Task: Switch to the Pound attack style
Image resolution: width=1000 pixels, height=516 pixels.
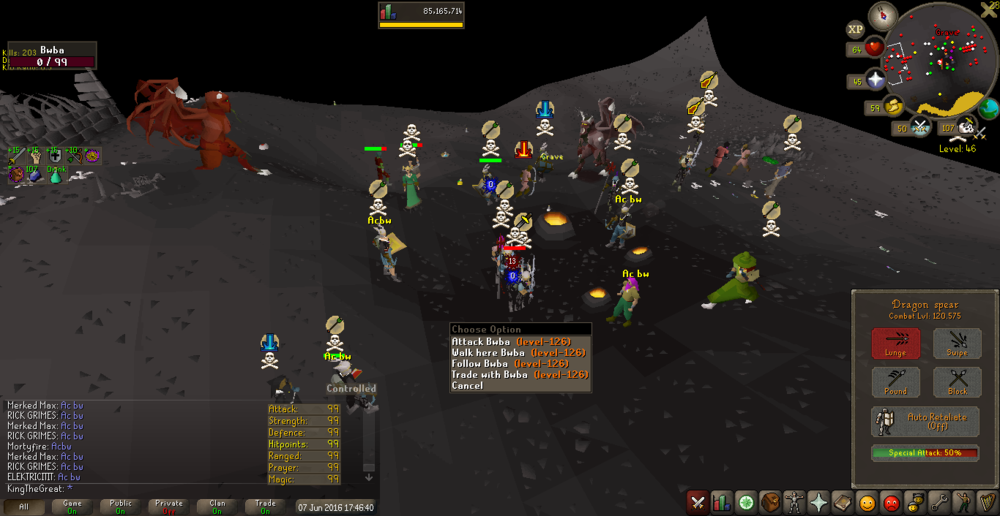Action: (x=895, y=382)
